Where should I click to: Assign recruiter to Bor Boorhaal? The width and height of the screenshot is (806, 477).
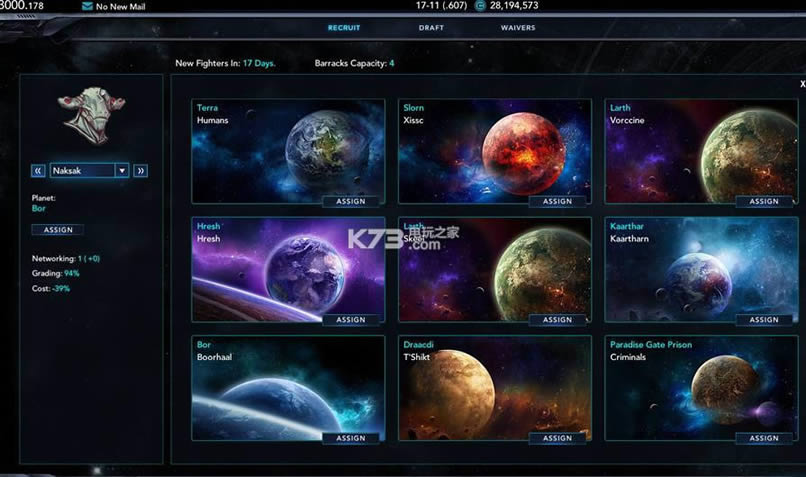350,438
